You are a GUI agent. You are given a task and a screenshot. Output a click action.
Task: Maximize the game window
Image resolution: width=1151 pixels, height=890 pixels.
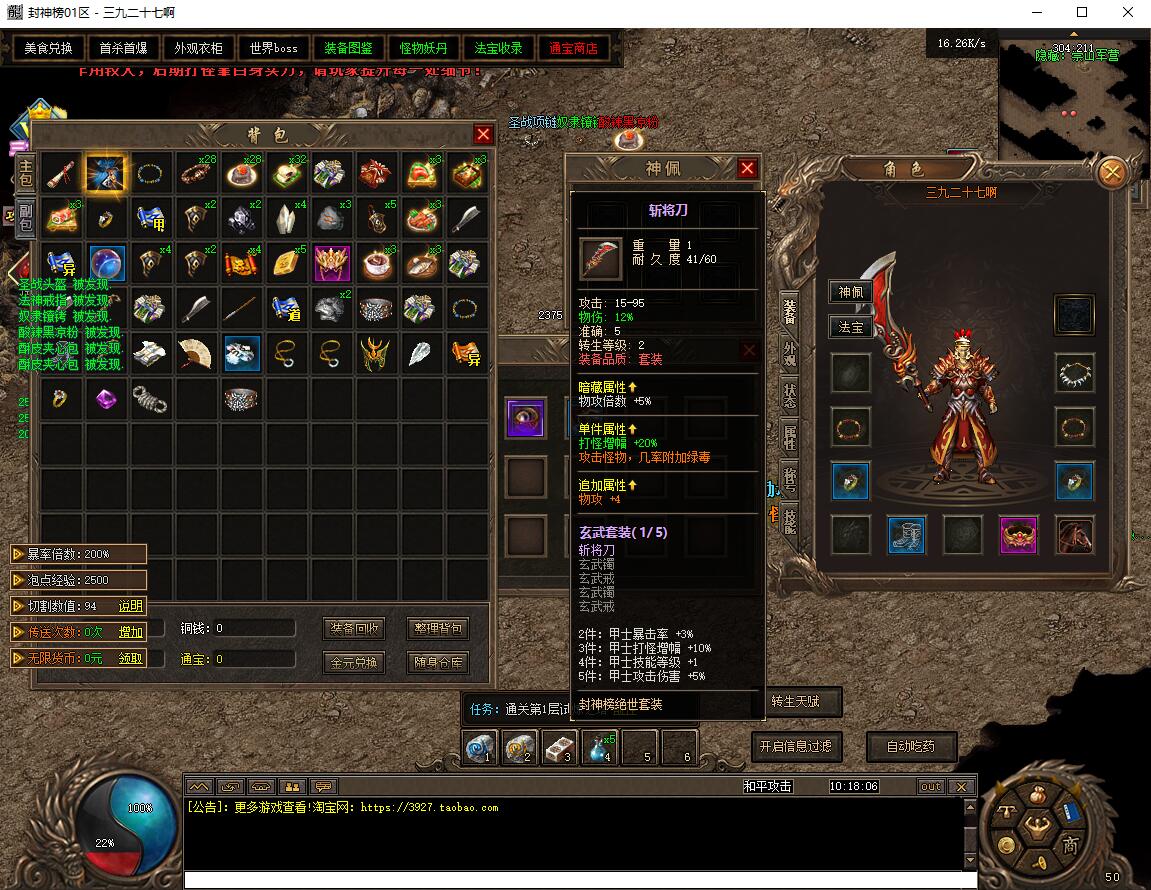(x=1081, y=13)
